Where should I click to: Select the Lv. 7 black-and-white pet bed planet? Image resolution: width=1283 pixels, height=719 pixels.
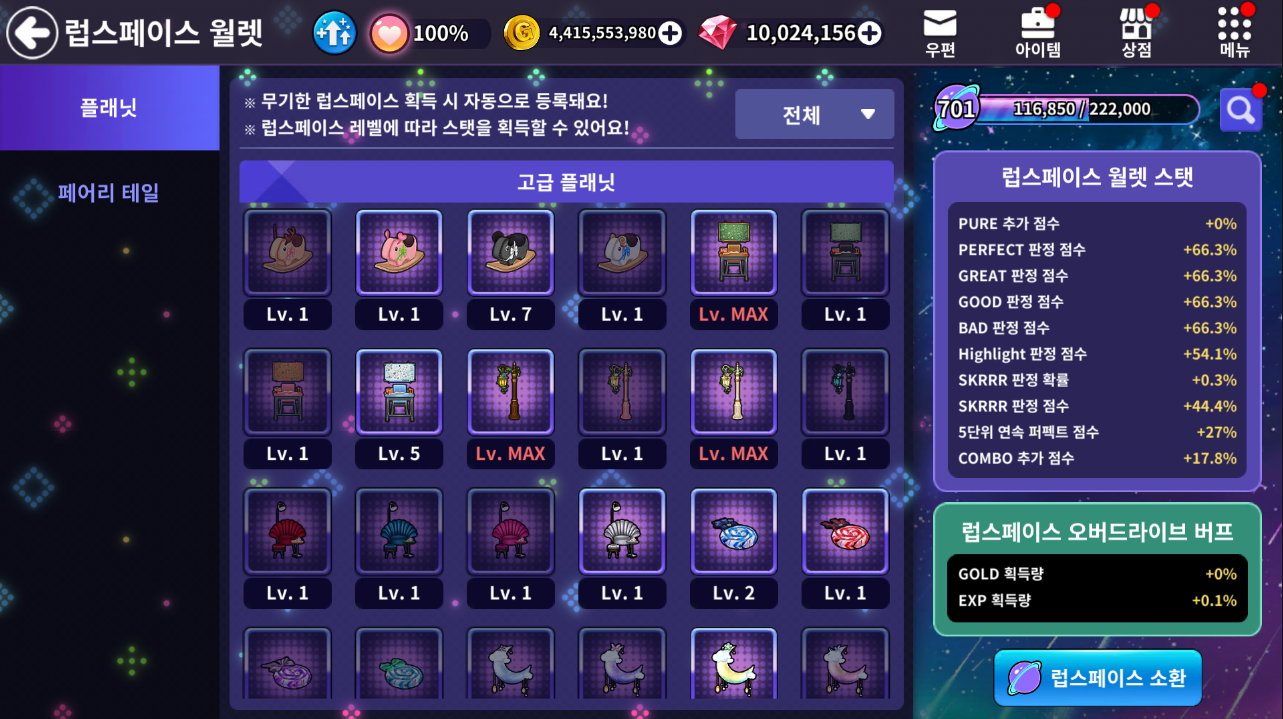tap(510, 253)
